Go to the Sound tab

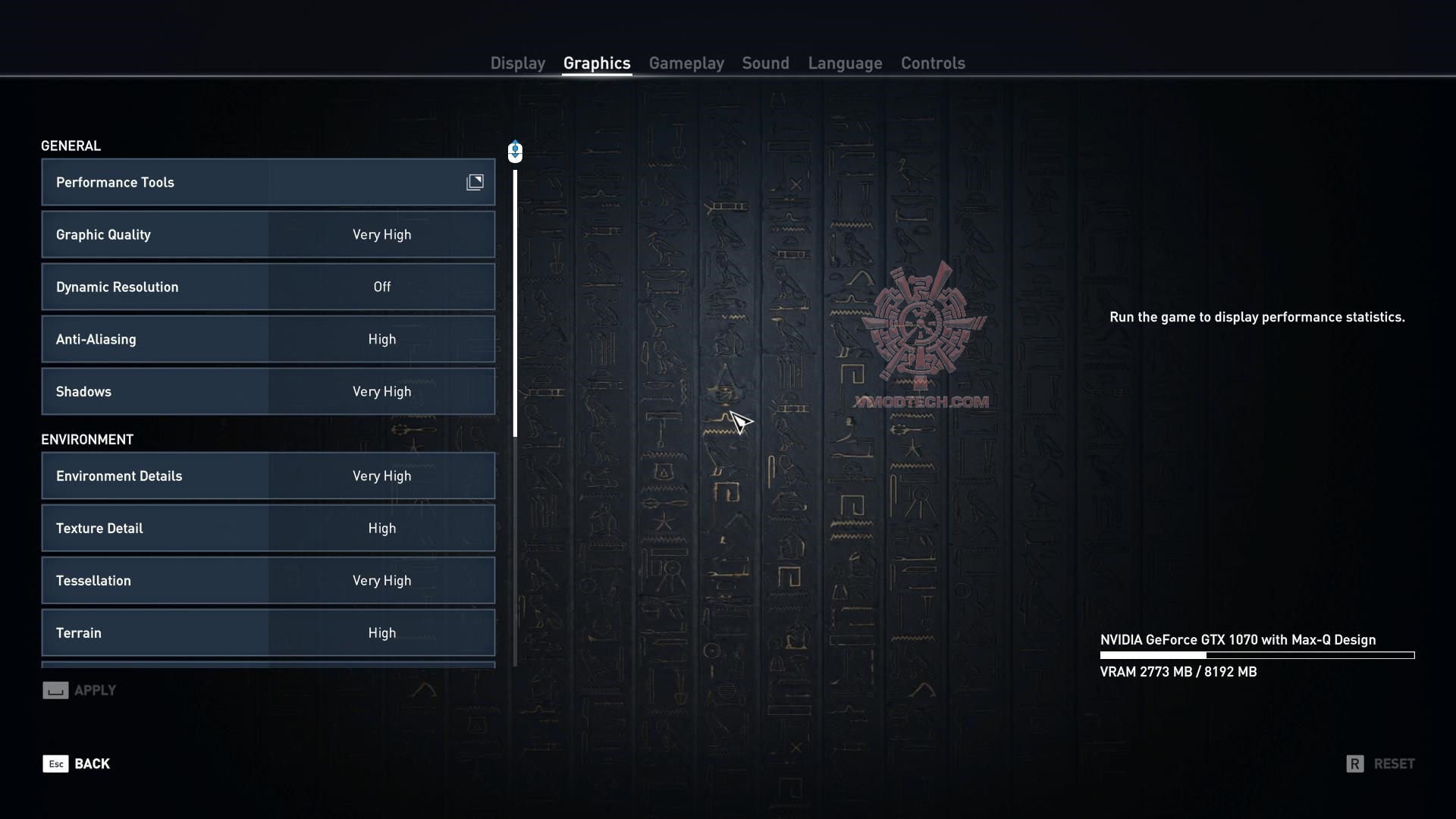[x=765, y=64]
